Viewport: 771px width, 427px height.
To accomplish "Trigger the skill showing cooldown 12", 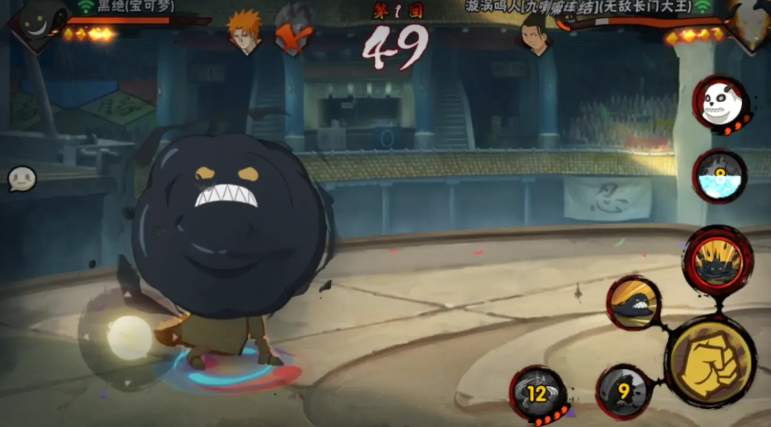I will [539, 393].
